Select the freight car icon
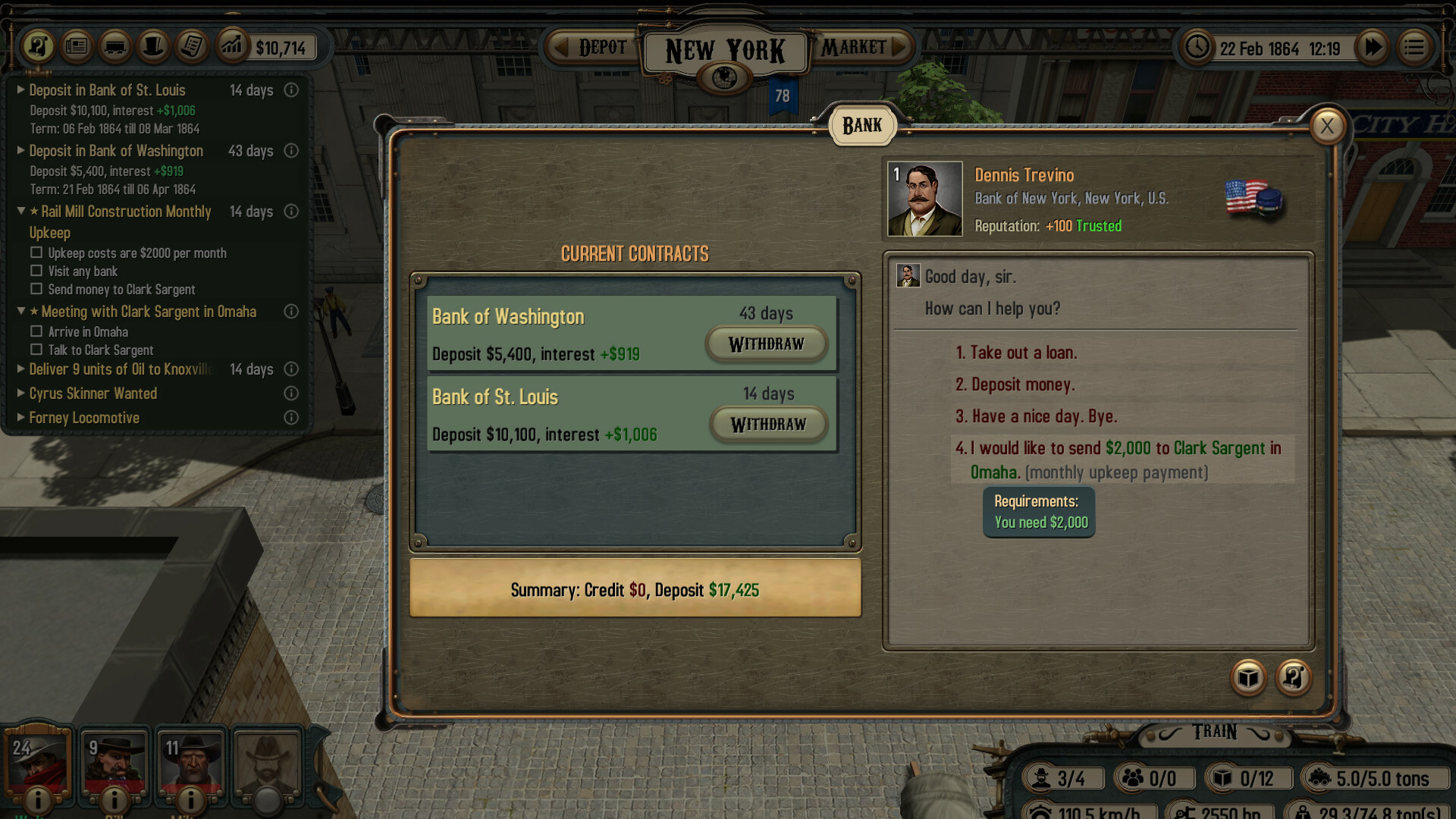This screenshot has width=1456, height=819. (115, 46)
